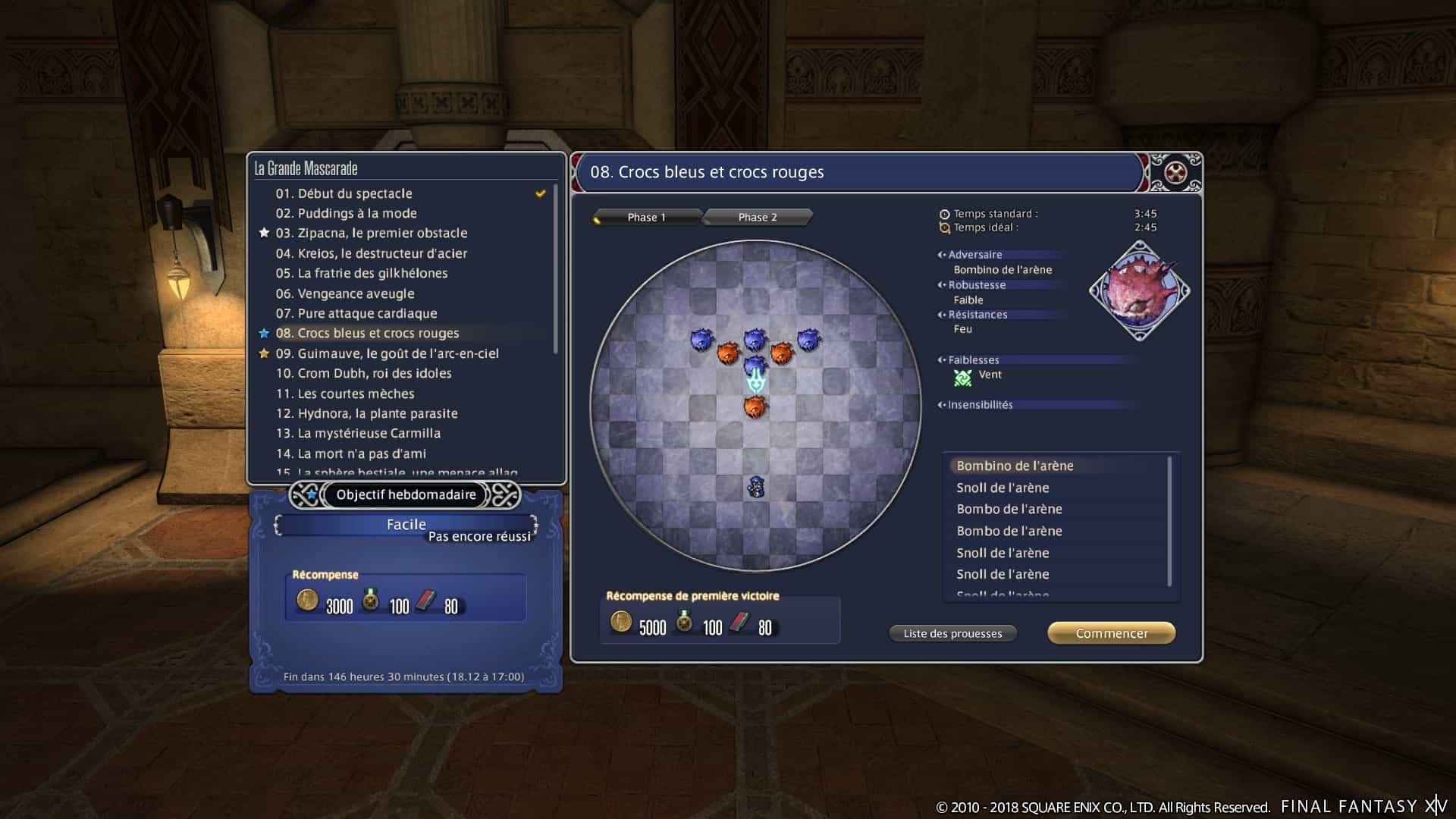Select stage 07. Pure attaque cardiaque
The height and width of the screenshot is (819, 1456).
pos(356,313)
